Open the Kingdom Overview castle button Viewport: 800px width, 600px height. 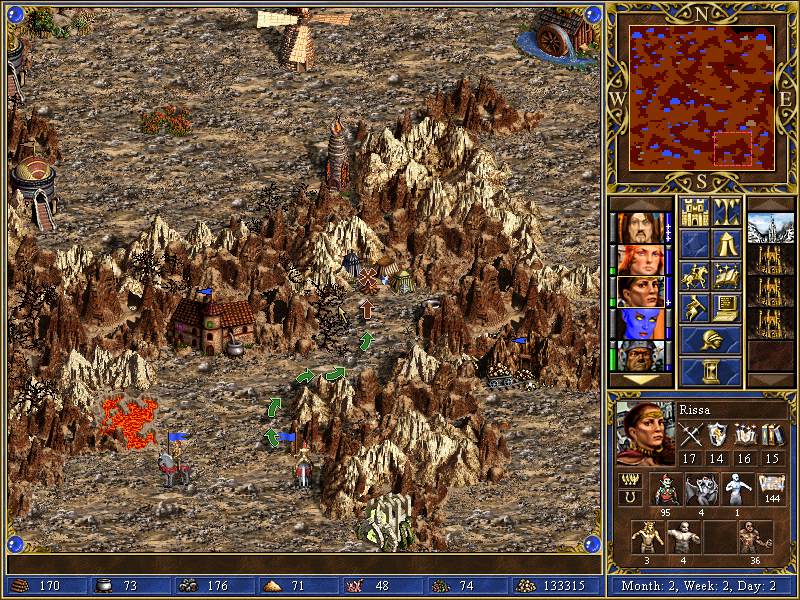[694, 213]
